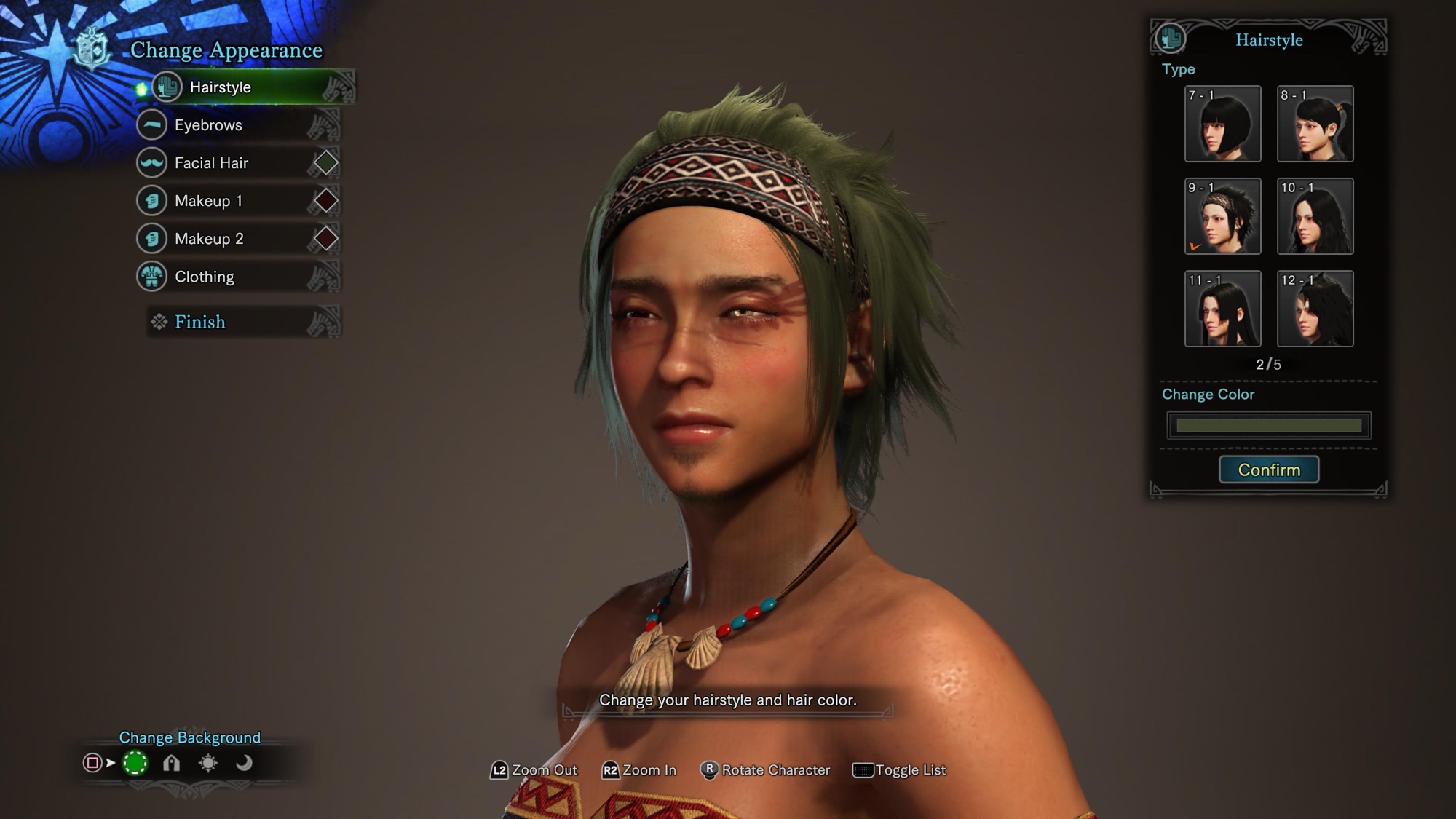Select the Hairstyle menu entry
This screenshot has width=1456, height=819.
pos(221,87)
